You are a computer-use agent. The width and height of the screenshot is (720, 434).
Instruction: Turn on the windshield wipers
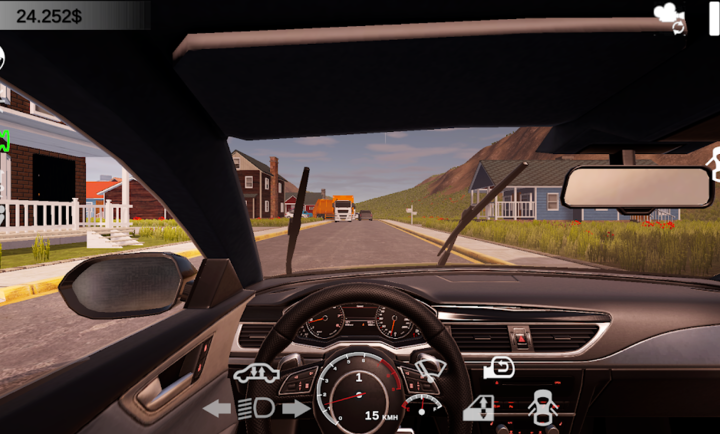click(431, 372)
